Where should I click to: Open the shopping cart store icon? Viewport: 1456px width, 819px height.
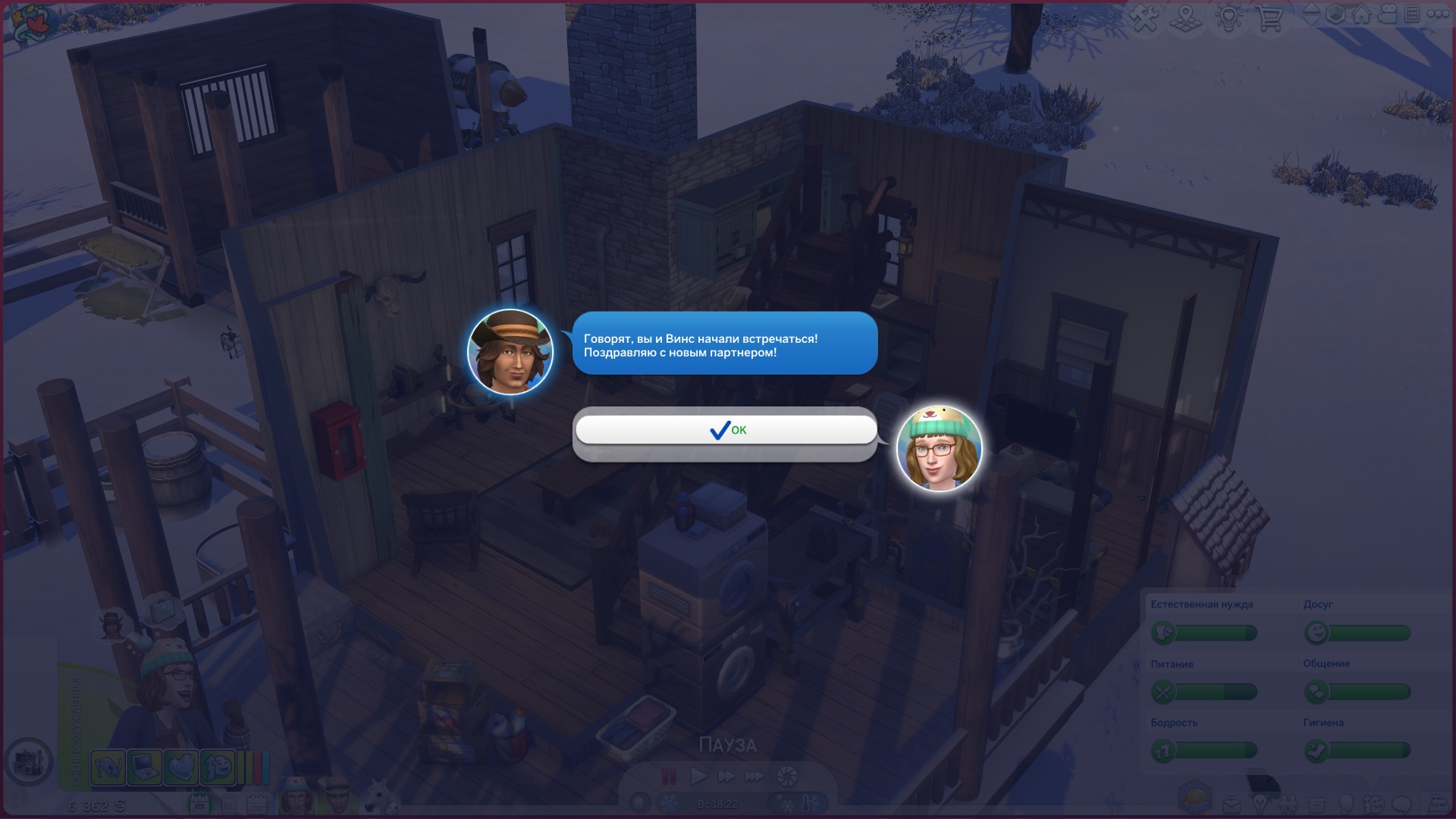point(1269,17)
